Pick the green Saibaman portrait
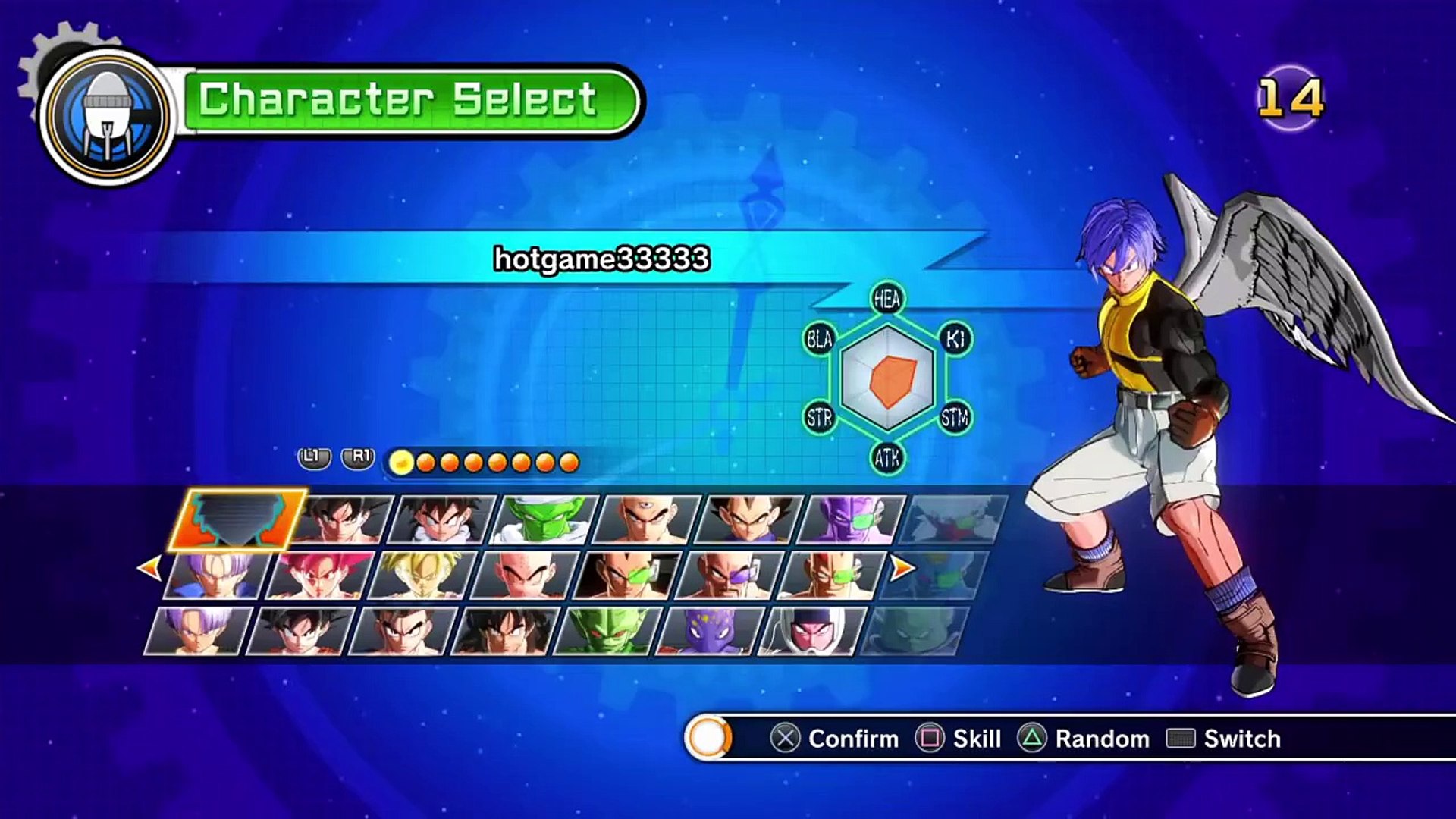Viewport: 1456px width, 819px height. 607,631
